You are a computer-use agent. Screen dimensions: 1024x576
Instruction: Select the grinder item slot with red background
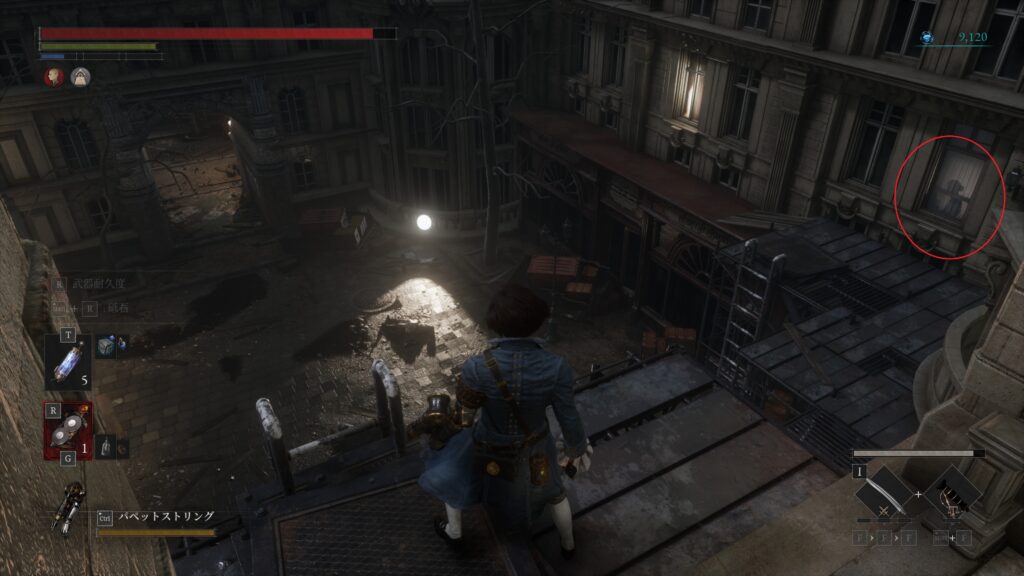[68, 430]
